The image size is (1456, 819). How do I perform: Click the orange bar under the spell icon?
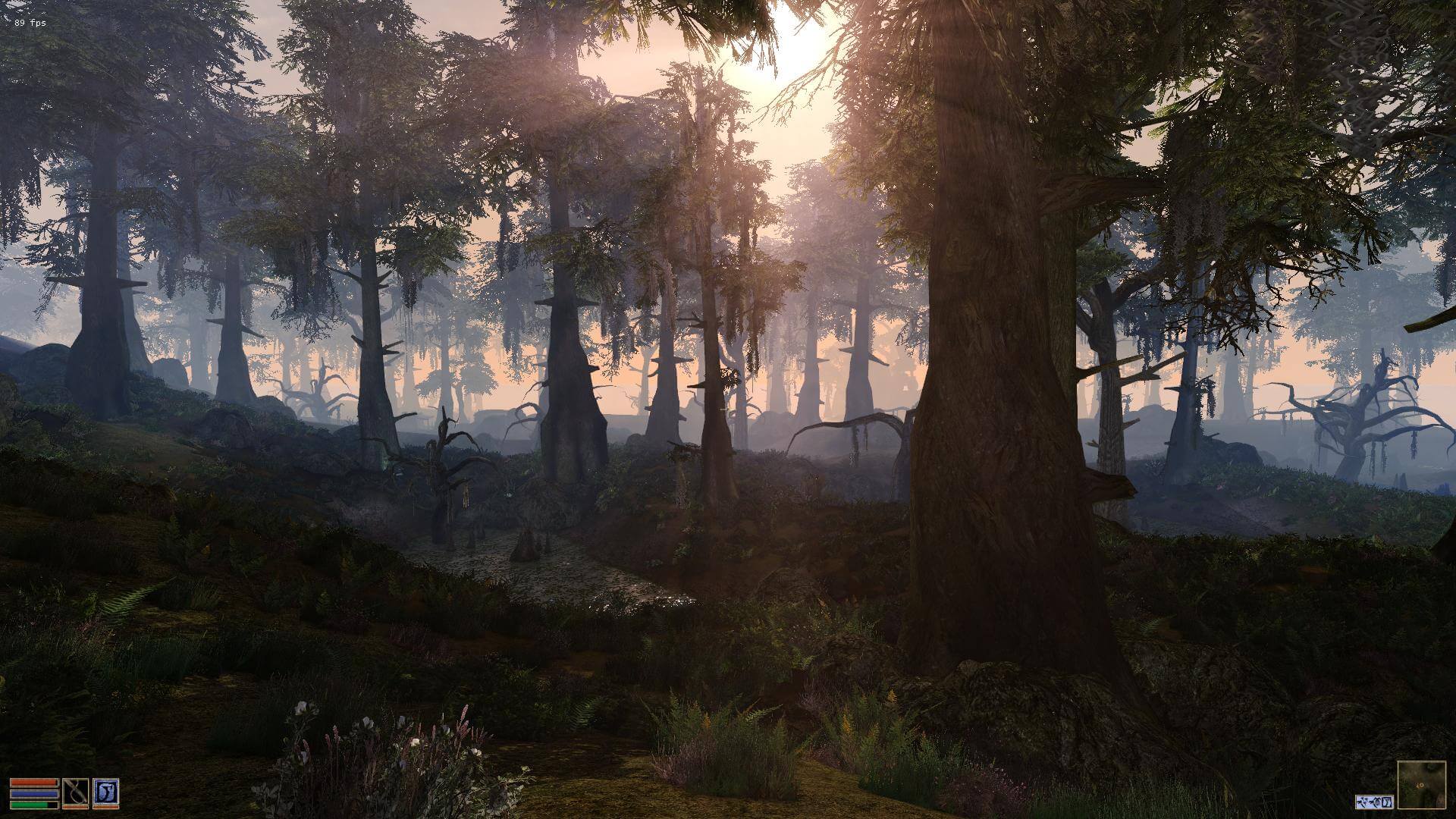coord(106,807)
